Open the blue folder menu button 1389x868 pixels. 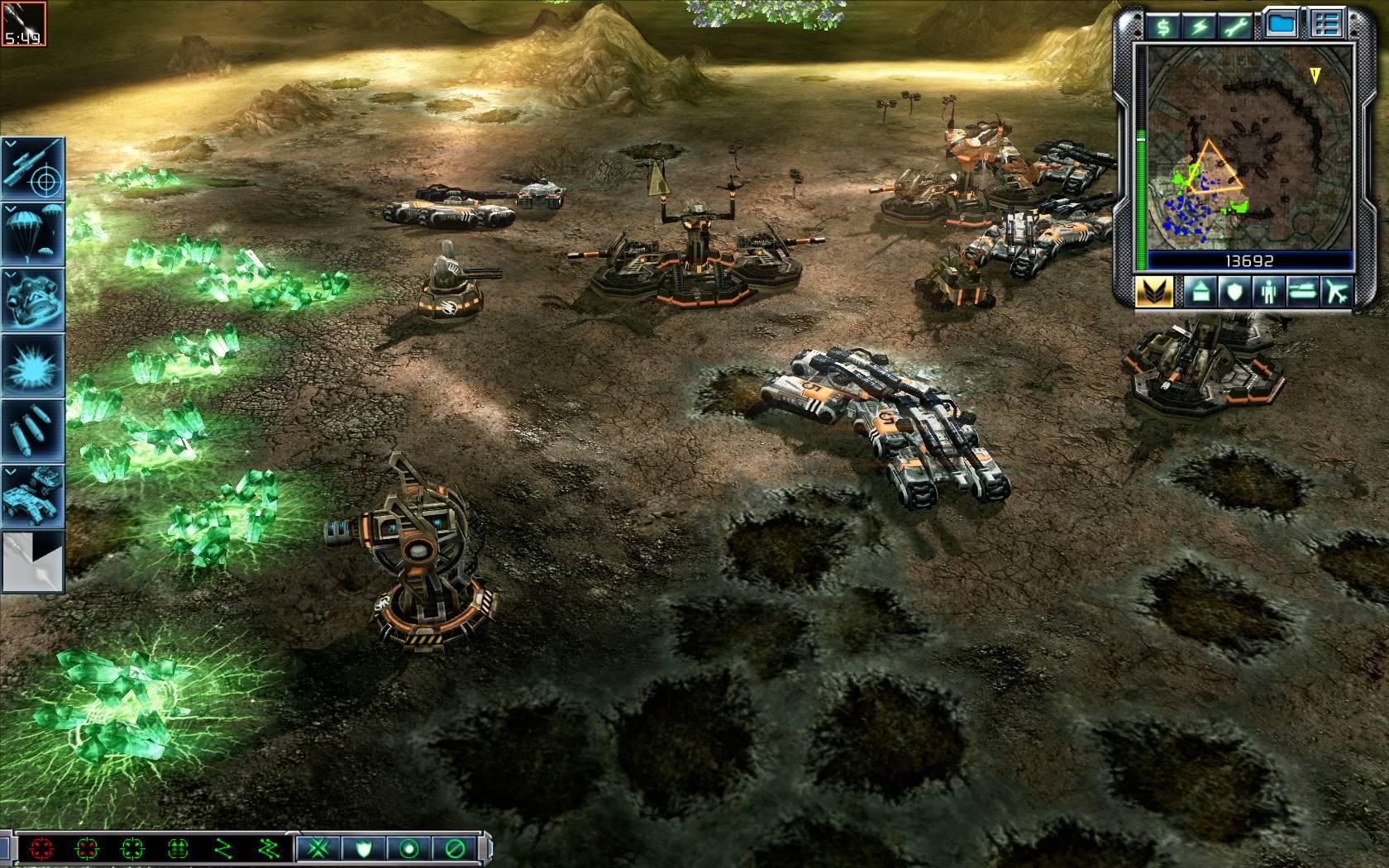(x=1281, y=26)
